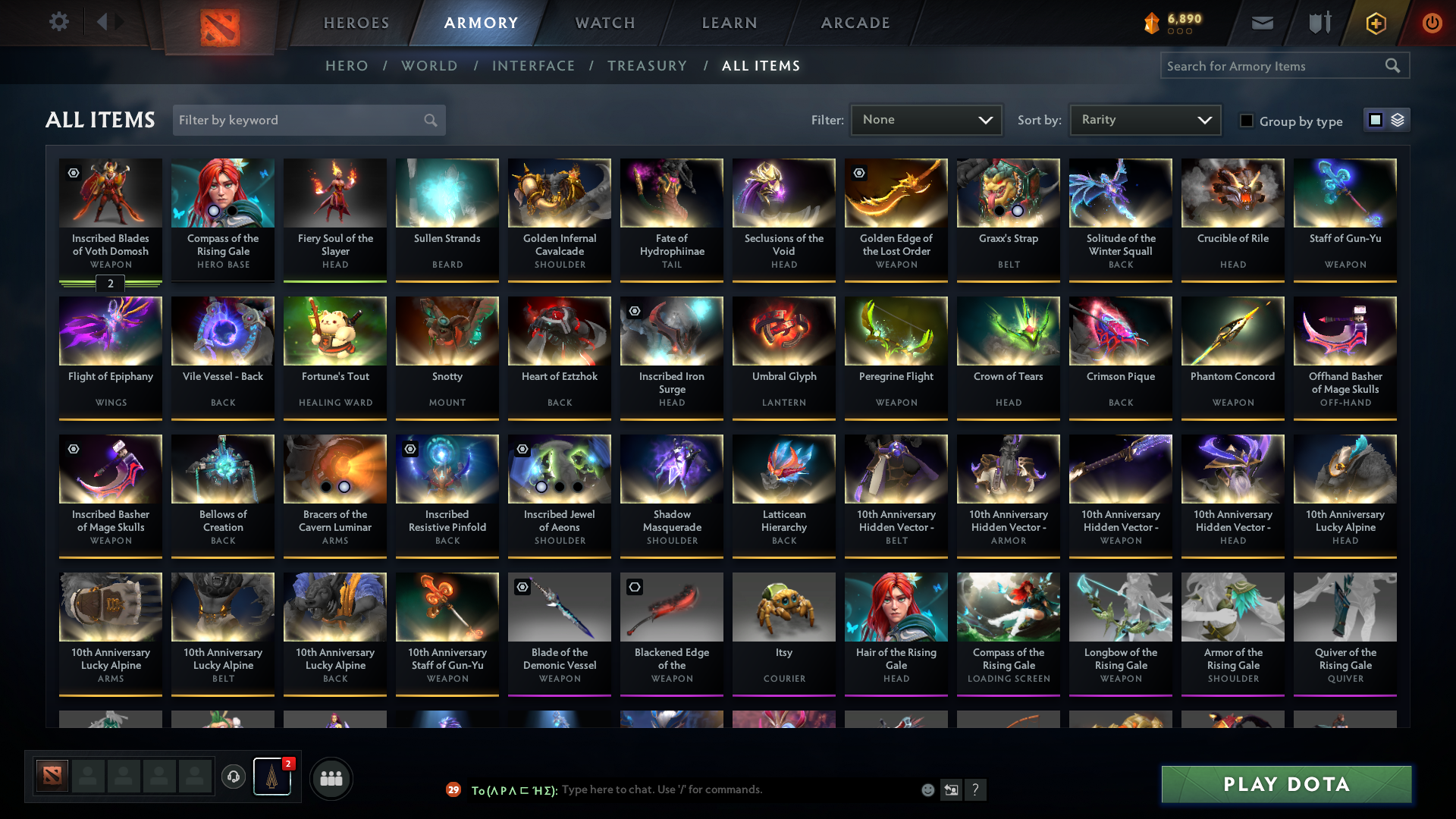Open the friends list icon at bottom
Screen dimensions: 1456x819
(x=331, y=777)
